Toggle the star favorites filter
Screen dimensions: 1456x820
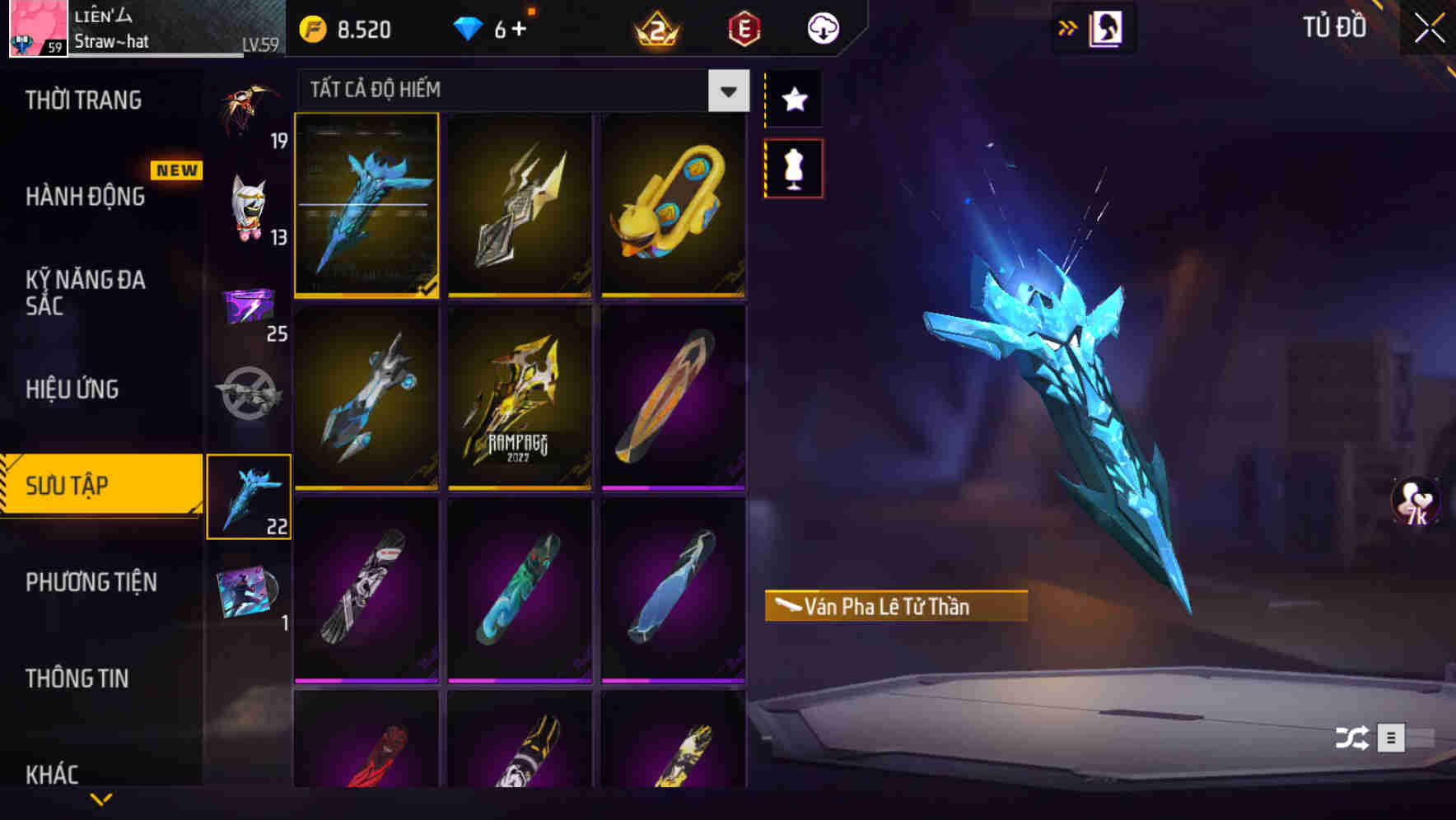click(x=793, y=100)
